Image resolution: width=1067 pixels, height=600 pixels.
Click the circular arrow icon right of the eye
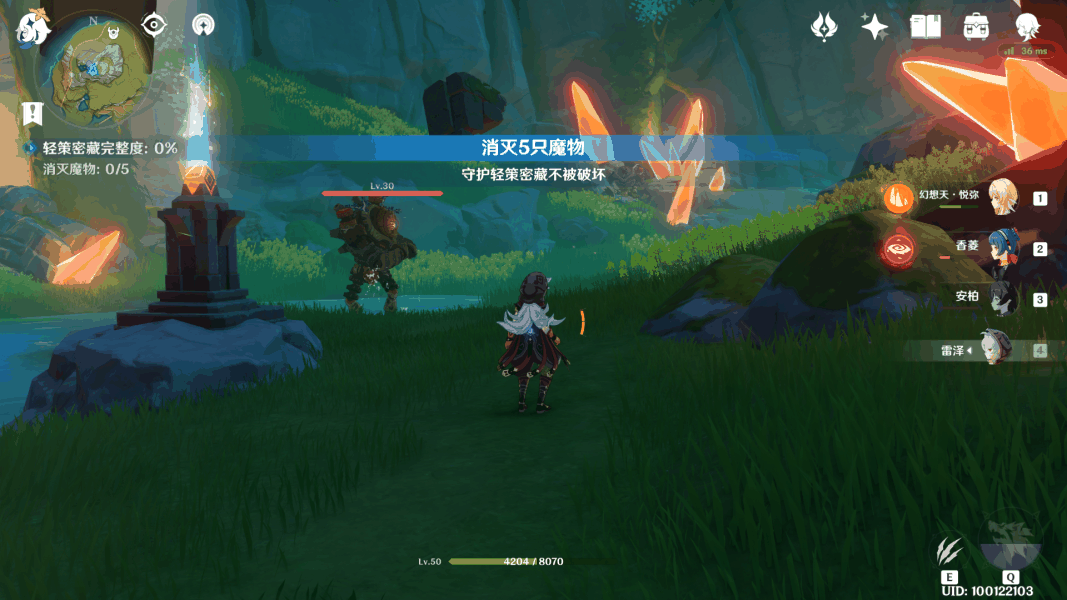coord(203,26)
